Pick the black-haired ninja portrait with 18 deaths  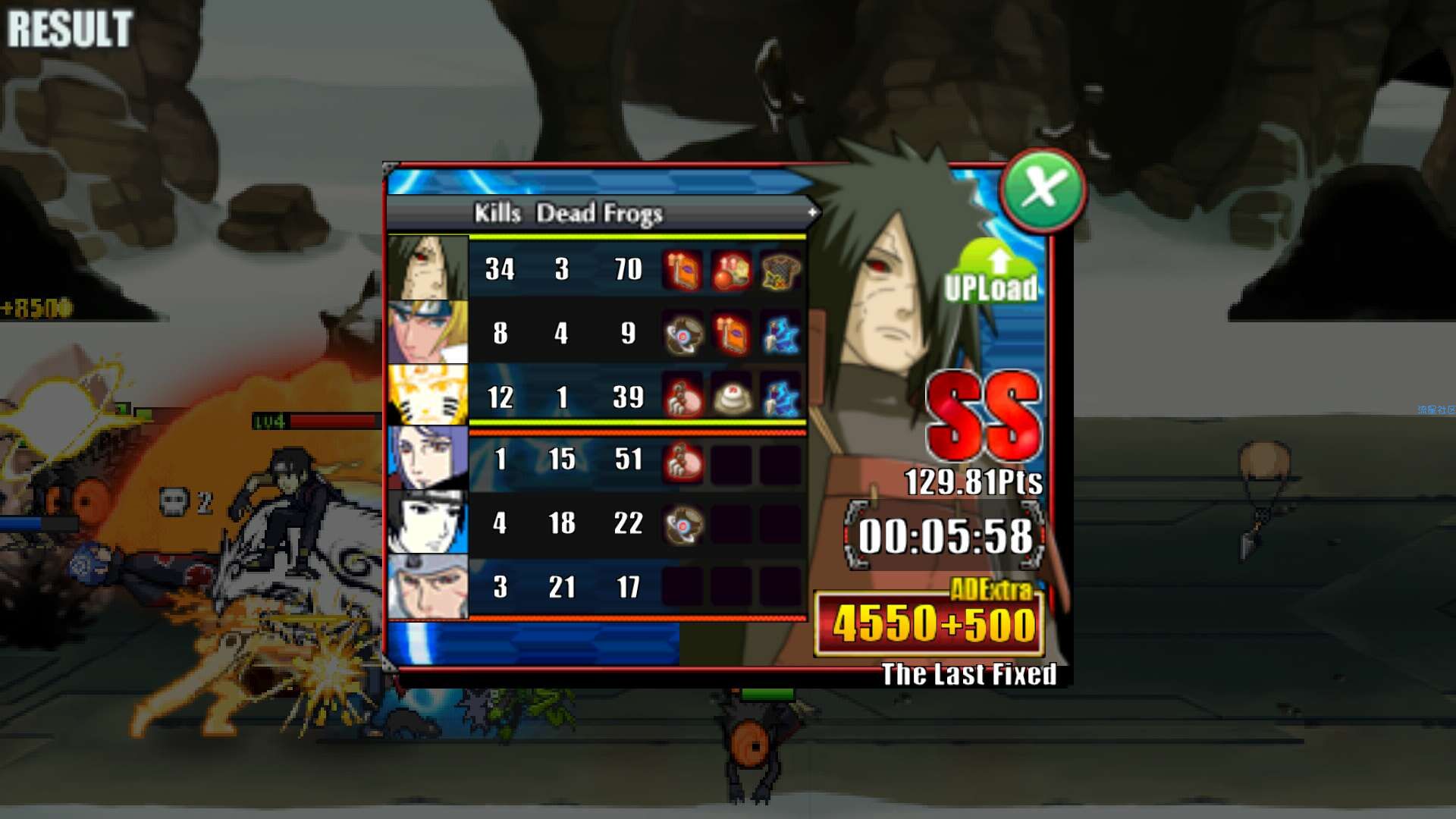click(x=428, y=522)
